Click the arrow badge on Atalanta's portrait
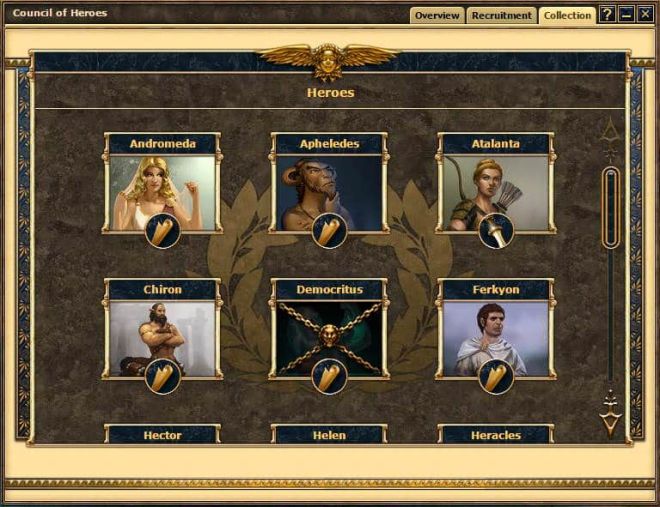Screen dimensions: 660x507 495,230
